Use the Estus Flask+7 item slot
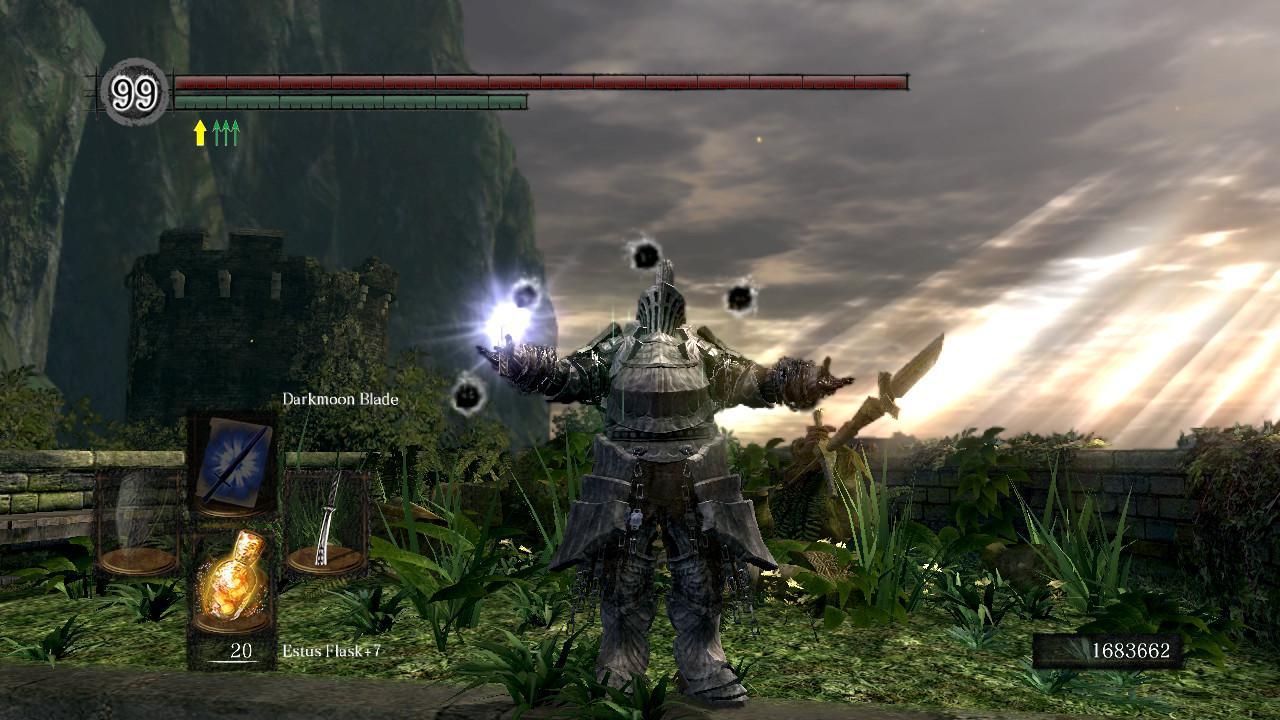This screenshot has width=1280, height=720. click(232, 581)
